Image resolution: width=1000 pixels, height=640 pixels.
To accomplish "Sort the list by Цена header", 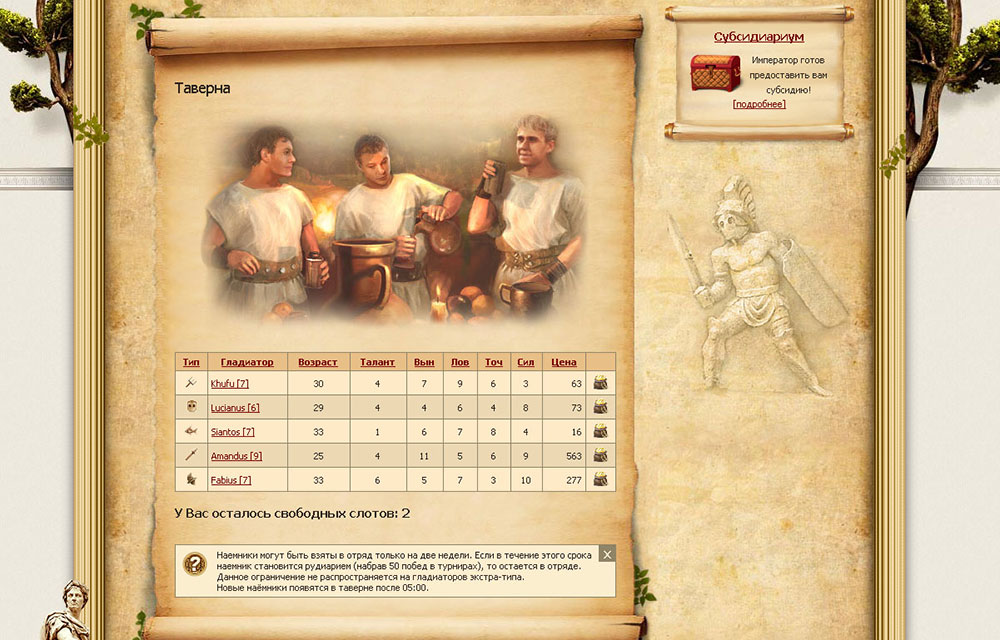I will point(564,362).
